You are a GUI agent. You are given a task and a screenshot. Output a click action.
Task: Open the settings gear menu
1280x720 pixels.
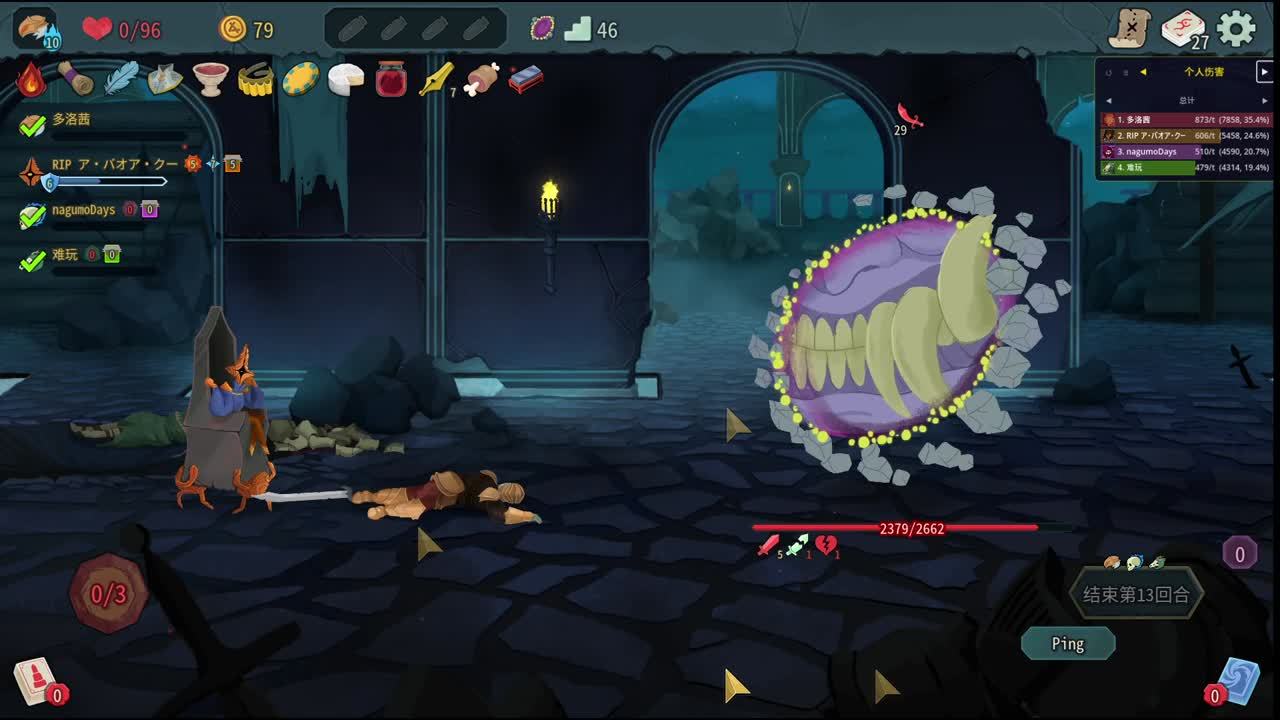[x=1236, y=29]
